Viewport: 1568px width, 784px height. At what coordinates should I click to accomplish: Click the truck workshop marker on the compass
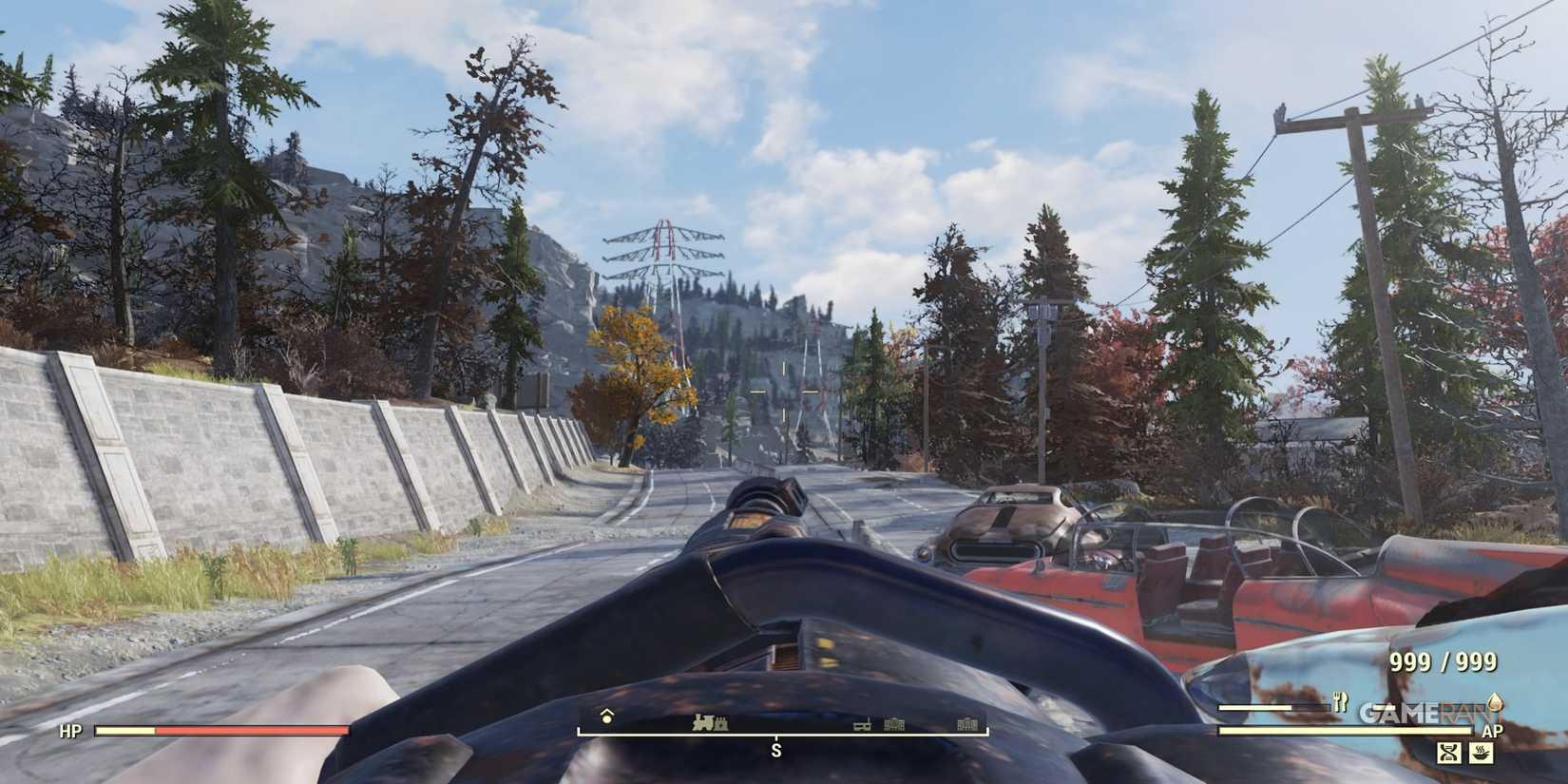point(862,725)
